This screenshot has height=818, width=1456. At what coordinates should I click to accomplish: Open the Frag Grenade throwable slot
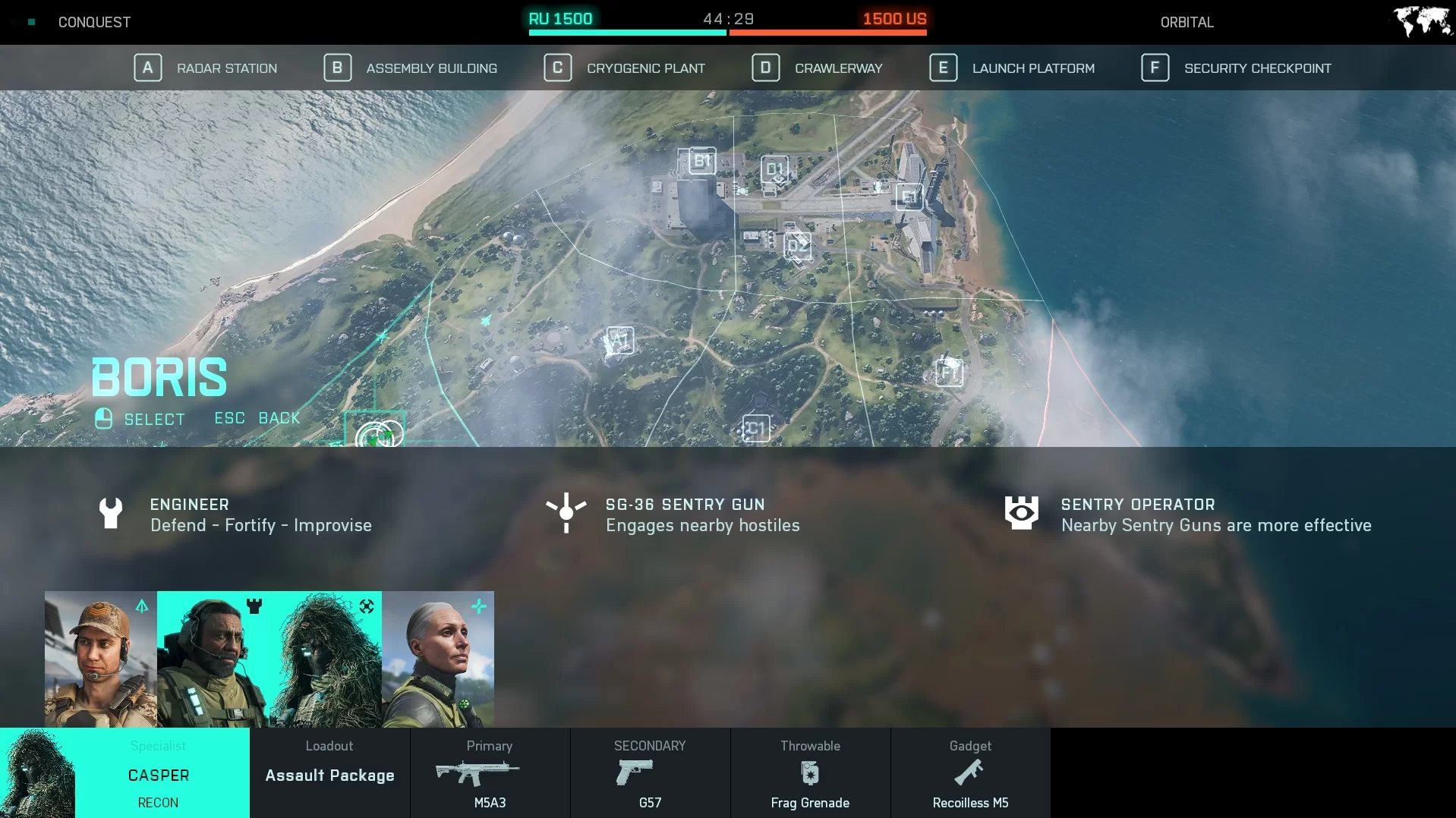tap(810, 773)
